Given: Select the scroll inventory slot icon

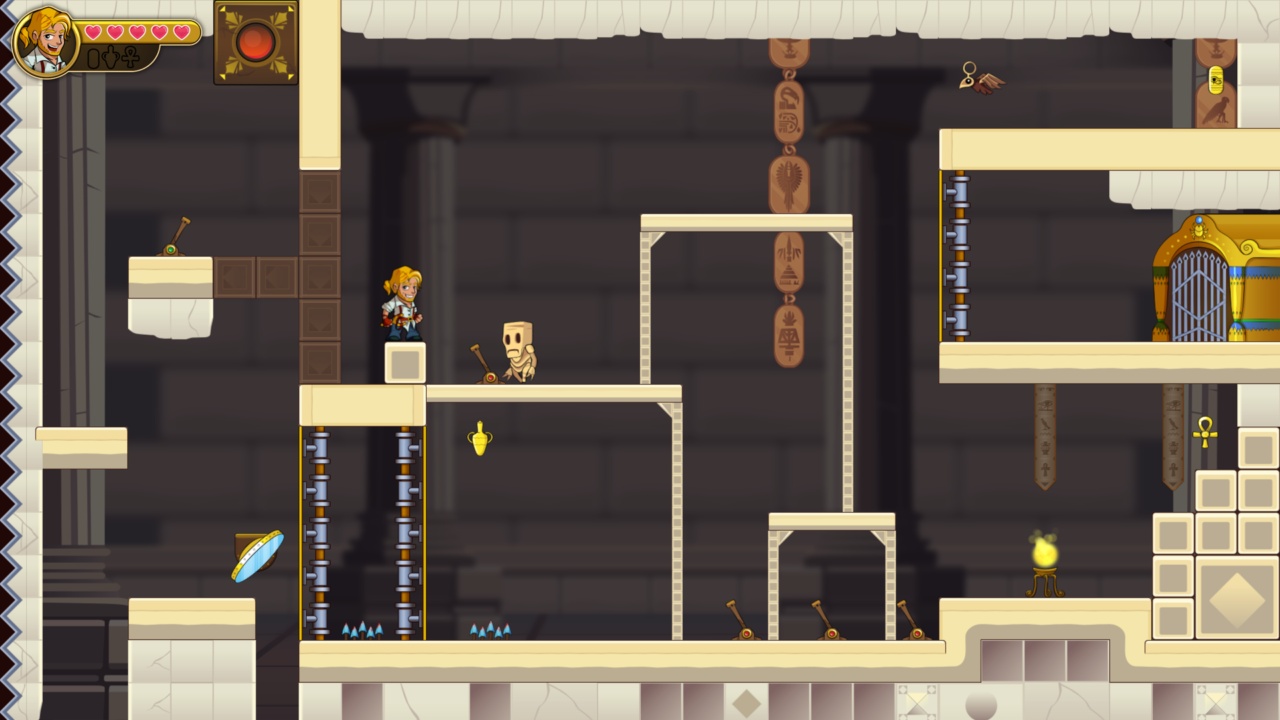Looking at the screenshot, I should pos(92,58).
